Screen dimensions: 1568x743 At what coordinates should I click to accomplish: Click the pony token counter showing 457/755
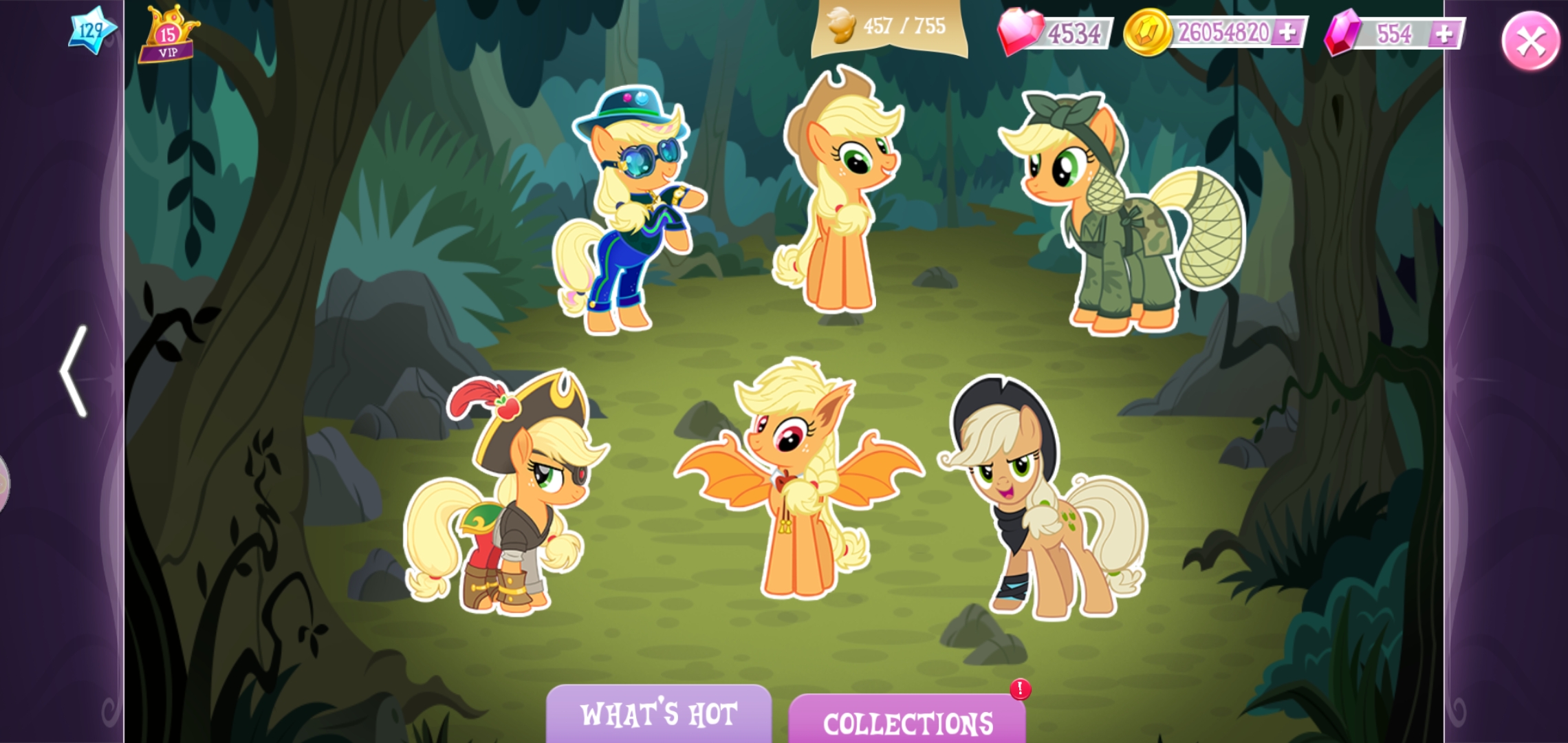pyautogui.click(x=887, y=28)
